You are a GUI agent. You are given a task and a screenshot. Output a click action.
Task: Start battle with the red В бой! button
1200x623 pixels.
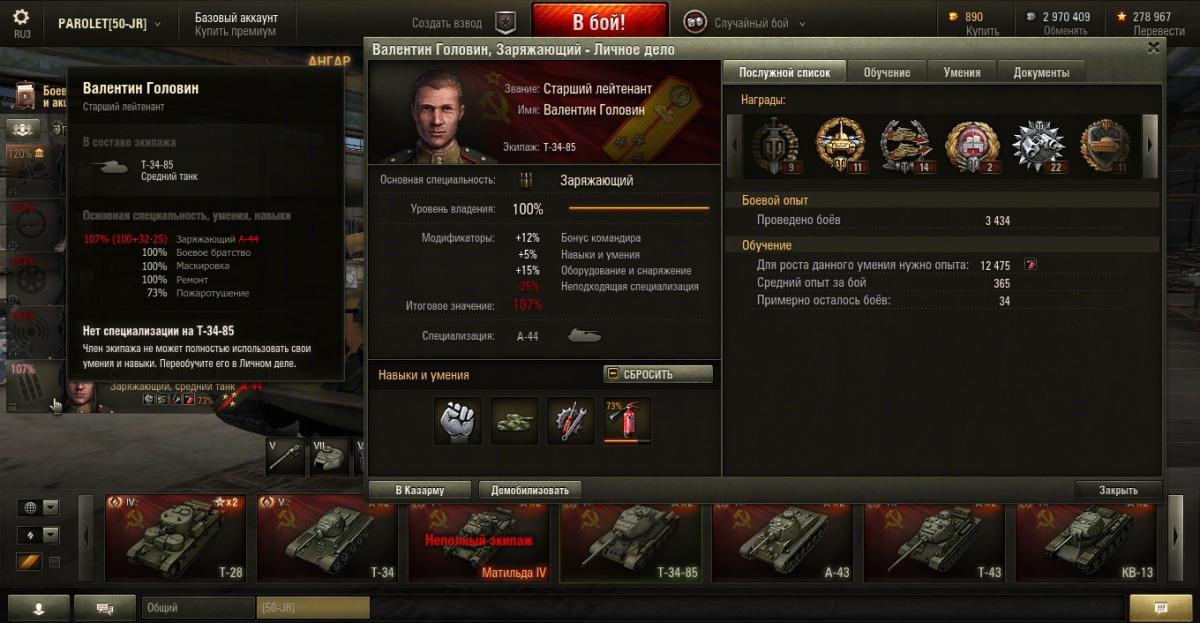pos(599,22)
